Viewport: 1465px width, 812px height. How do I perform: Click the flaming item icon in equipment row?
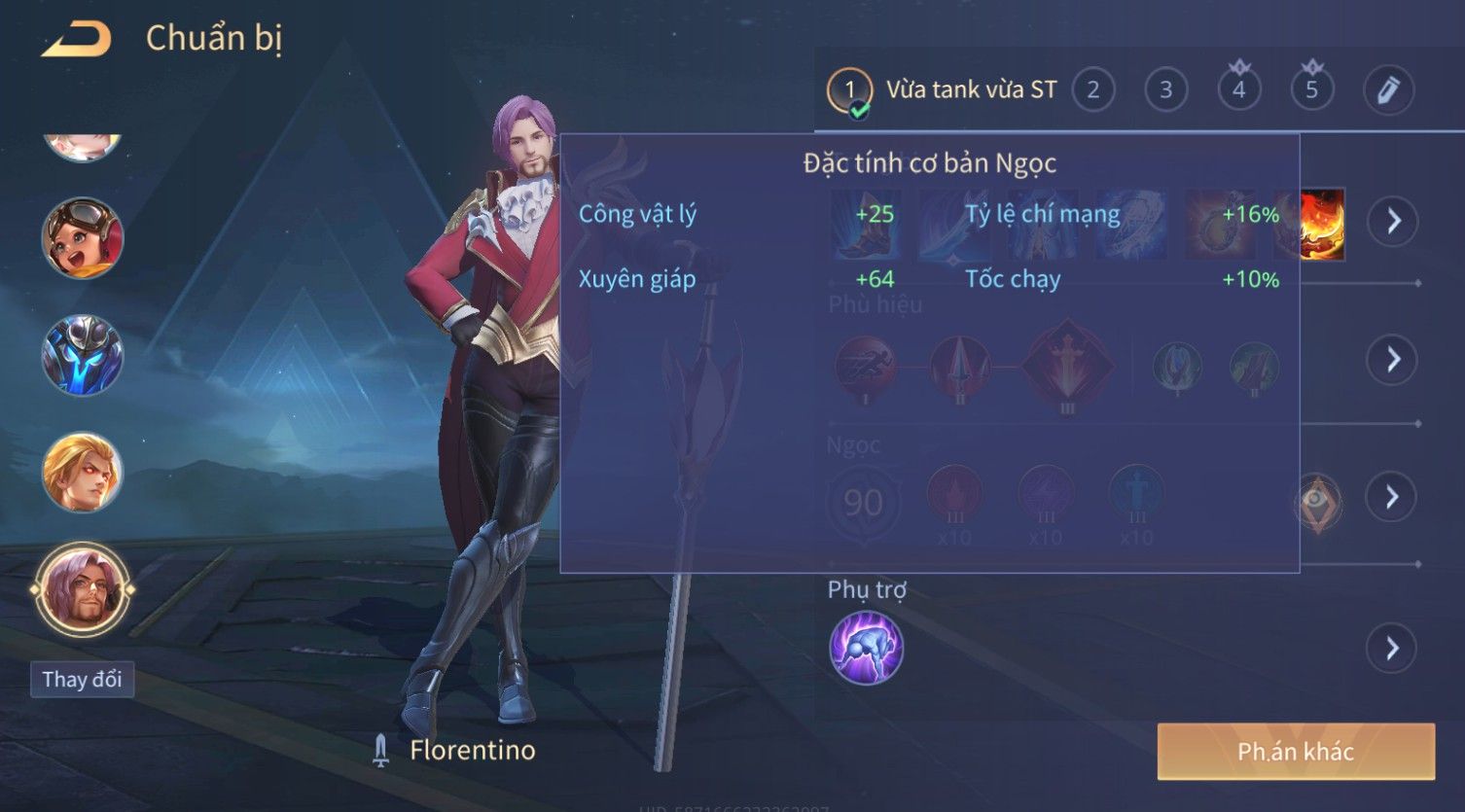point(1323,225)
